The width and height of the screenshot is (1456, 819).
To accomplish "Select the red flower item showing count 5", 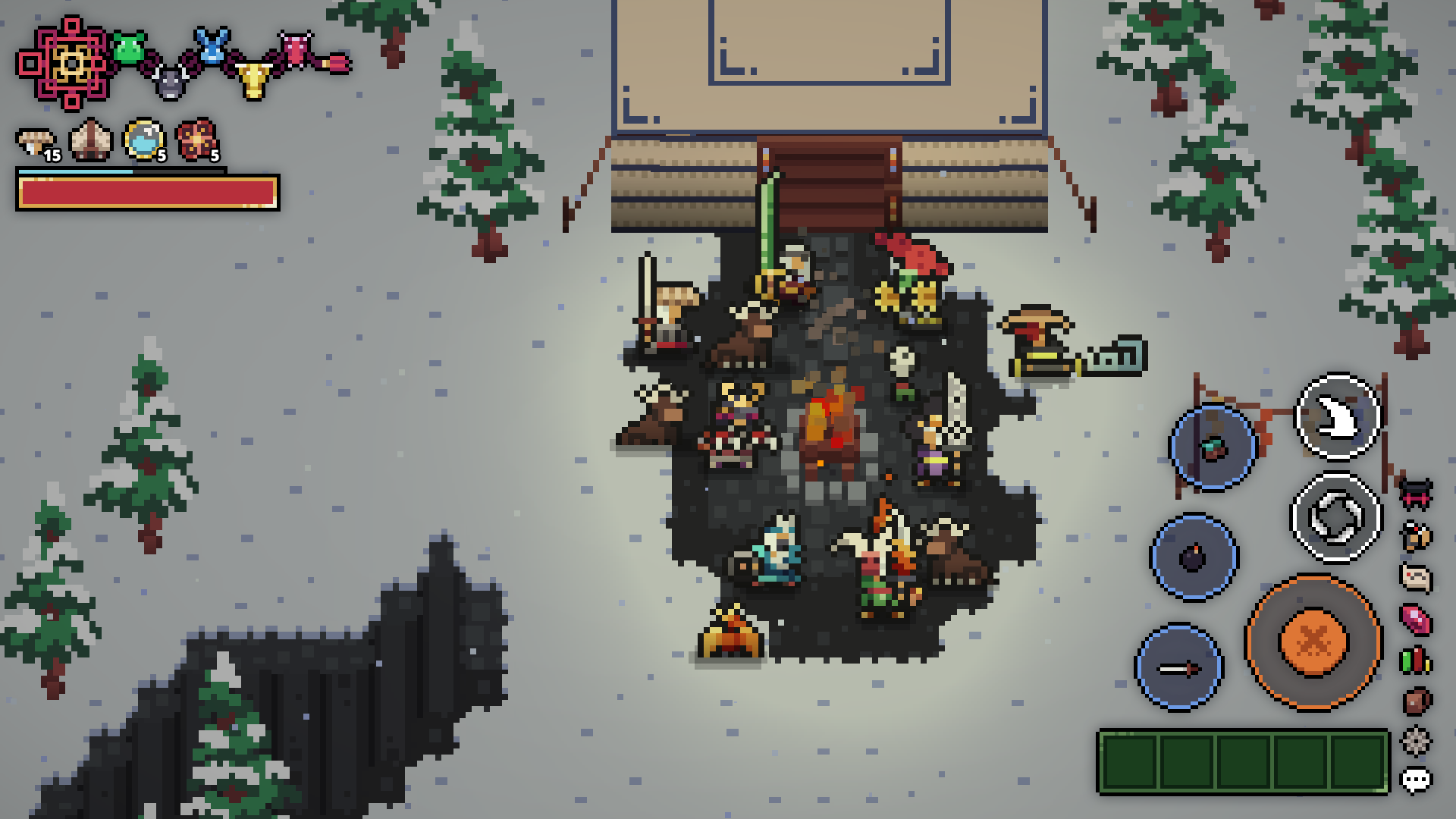I will click(197, 141).
